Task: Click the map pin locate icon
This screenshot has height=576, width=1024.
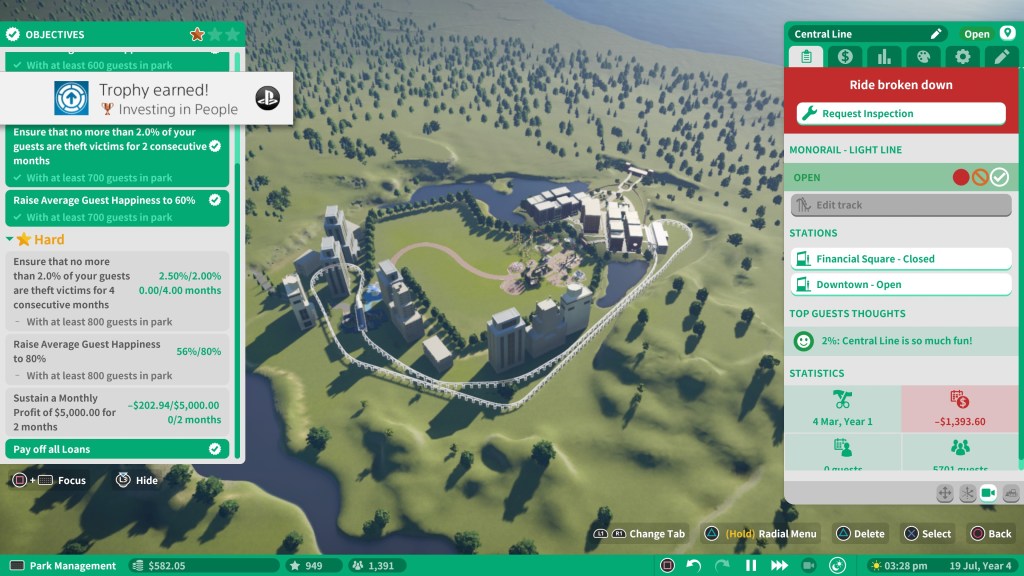Action: 1007,34
